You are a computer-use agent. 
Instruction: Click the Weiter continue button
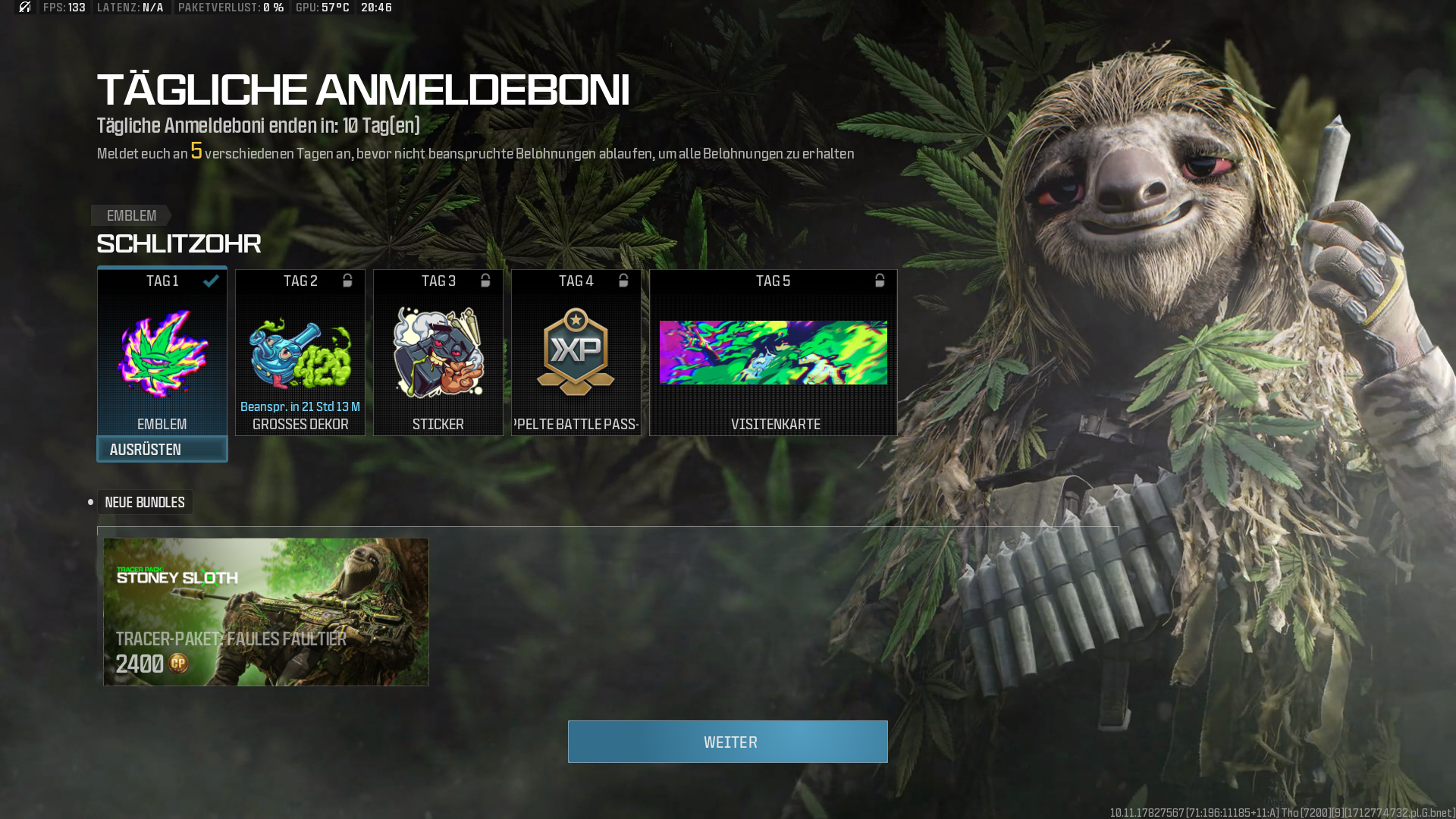[x=727, y=742]
